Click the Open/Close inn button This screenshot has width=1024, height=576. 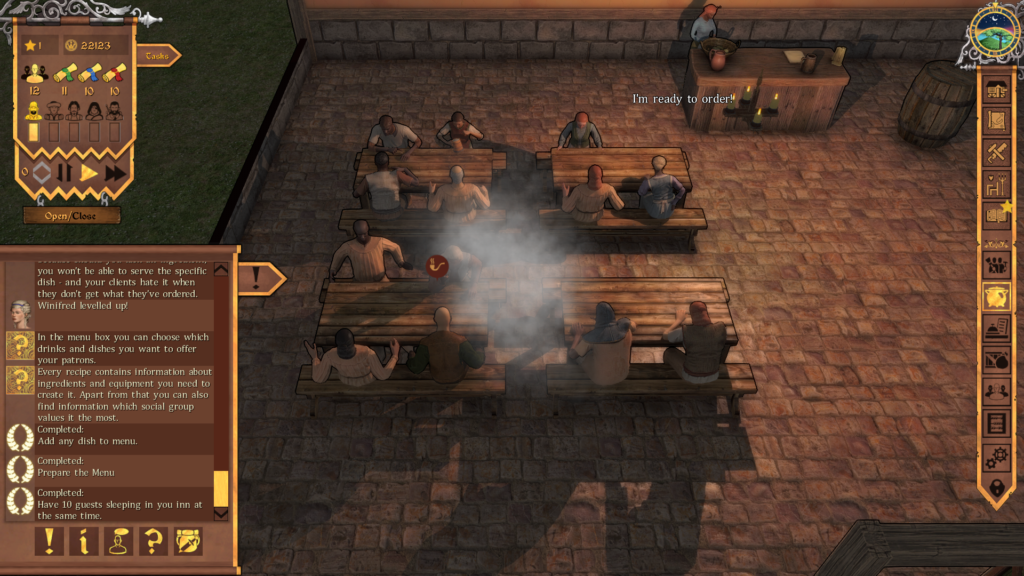coord(72,215)
